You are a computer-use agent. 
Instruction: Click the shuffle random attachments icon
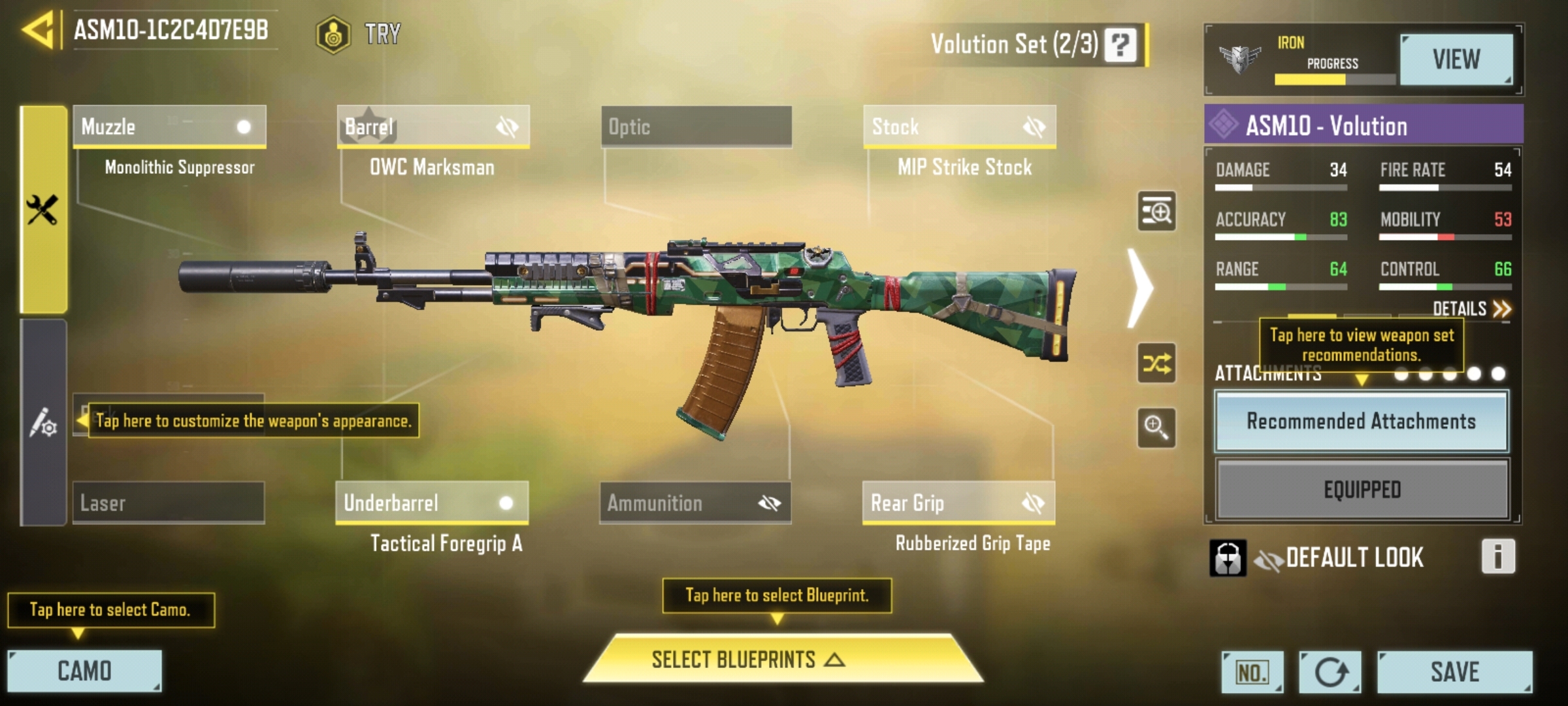(x=1156, y=363)
